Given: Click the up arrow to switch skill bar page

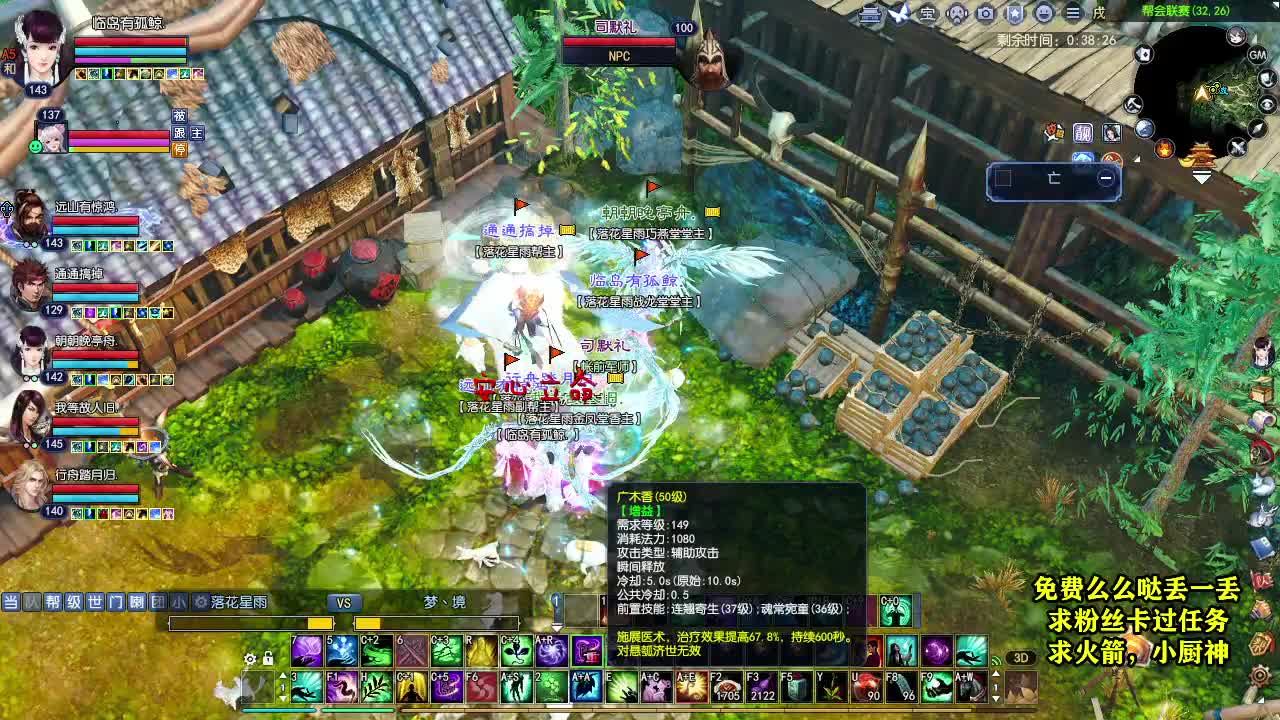Looking at the screenshot, I should (283, 674).
